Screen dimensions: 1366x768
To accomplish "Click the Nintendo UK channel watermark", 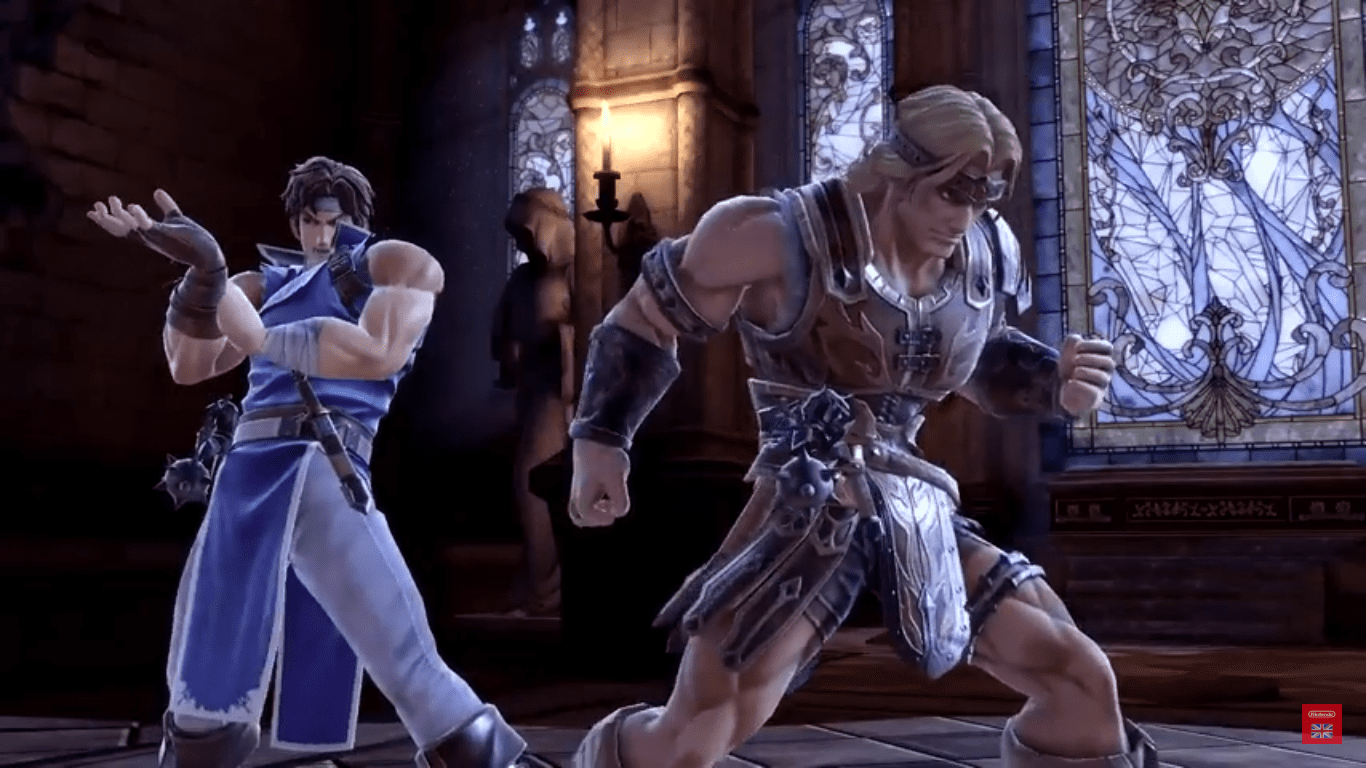I will click(1321, 723).
